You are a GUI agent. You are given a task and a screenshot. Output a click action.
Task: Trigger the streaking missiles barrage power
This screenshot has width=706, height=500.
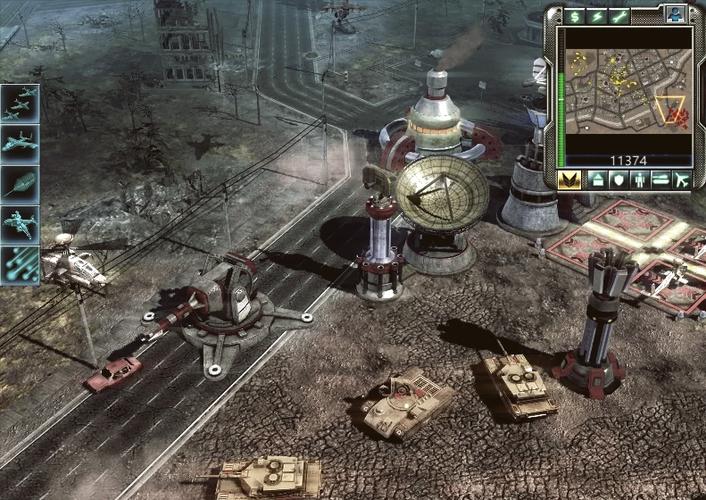pyautogui.click(x=20, y=263)
